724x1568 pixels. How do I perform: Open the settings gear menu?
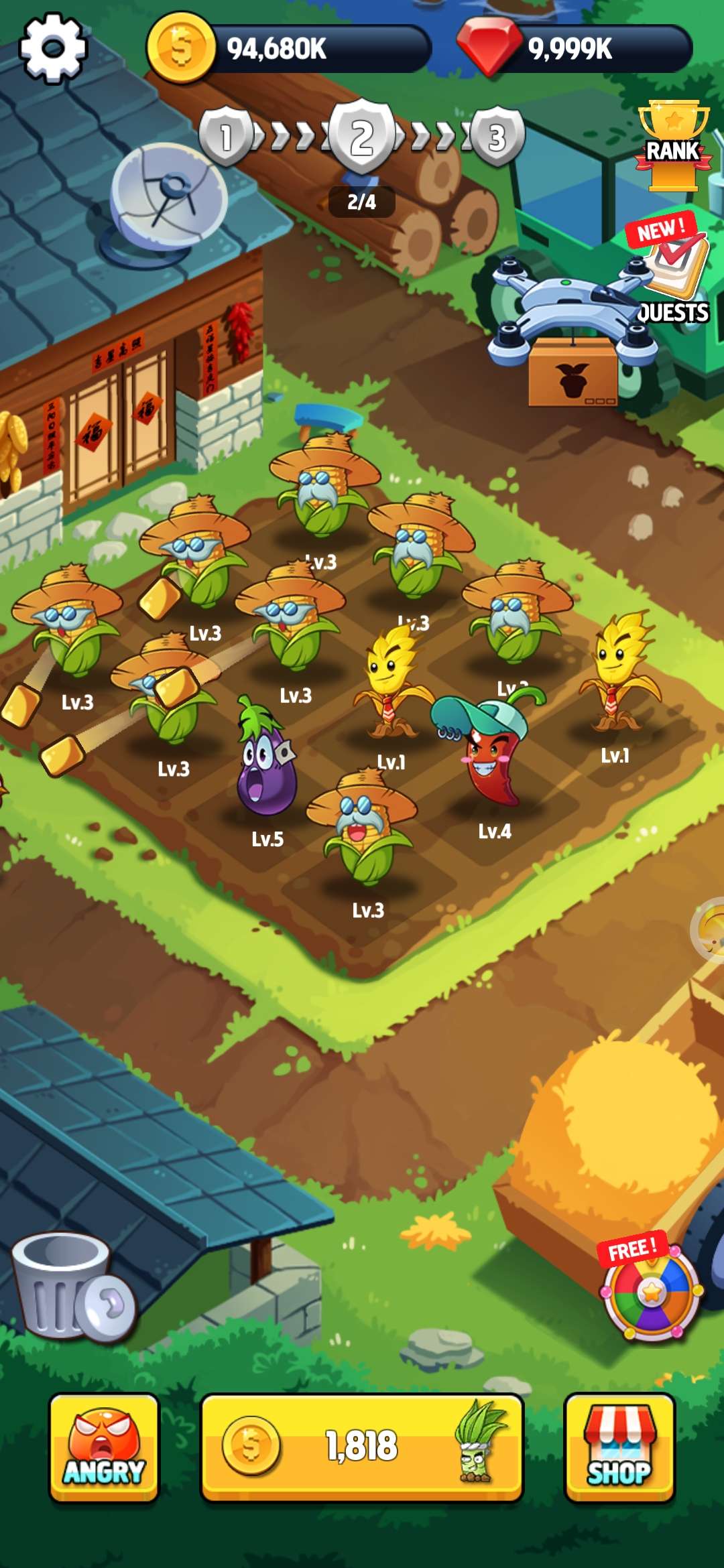[x=53, y=48]
